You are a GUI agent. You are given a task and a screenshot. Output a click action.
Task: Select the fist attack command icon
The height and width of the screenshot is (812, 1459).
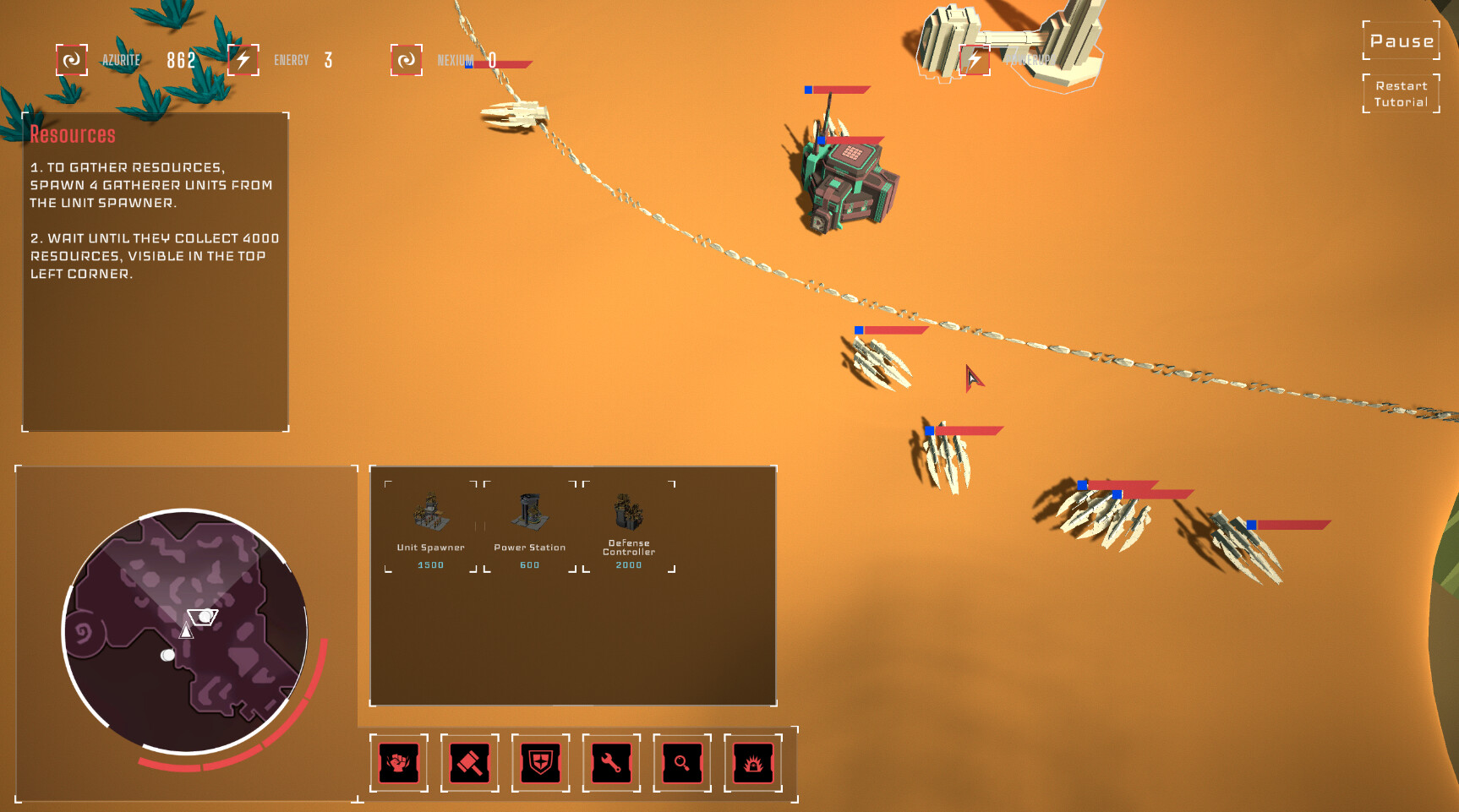(399, 763)
